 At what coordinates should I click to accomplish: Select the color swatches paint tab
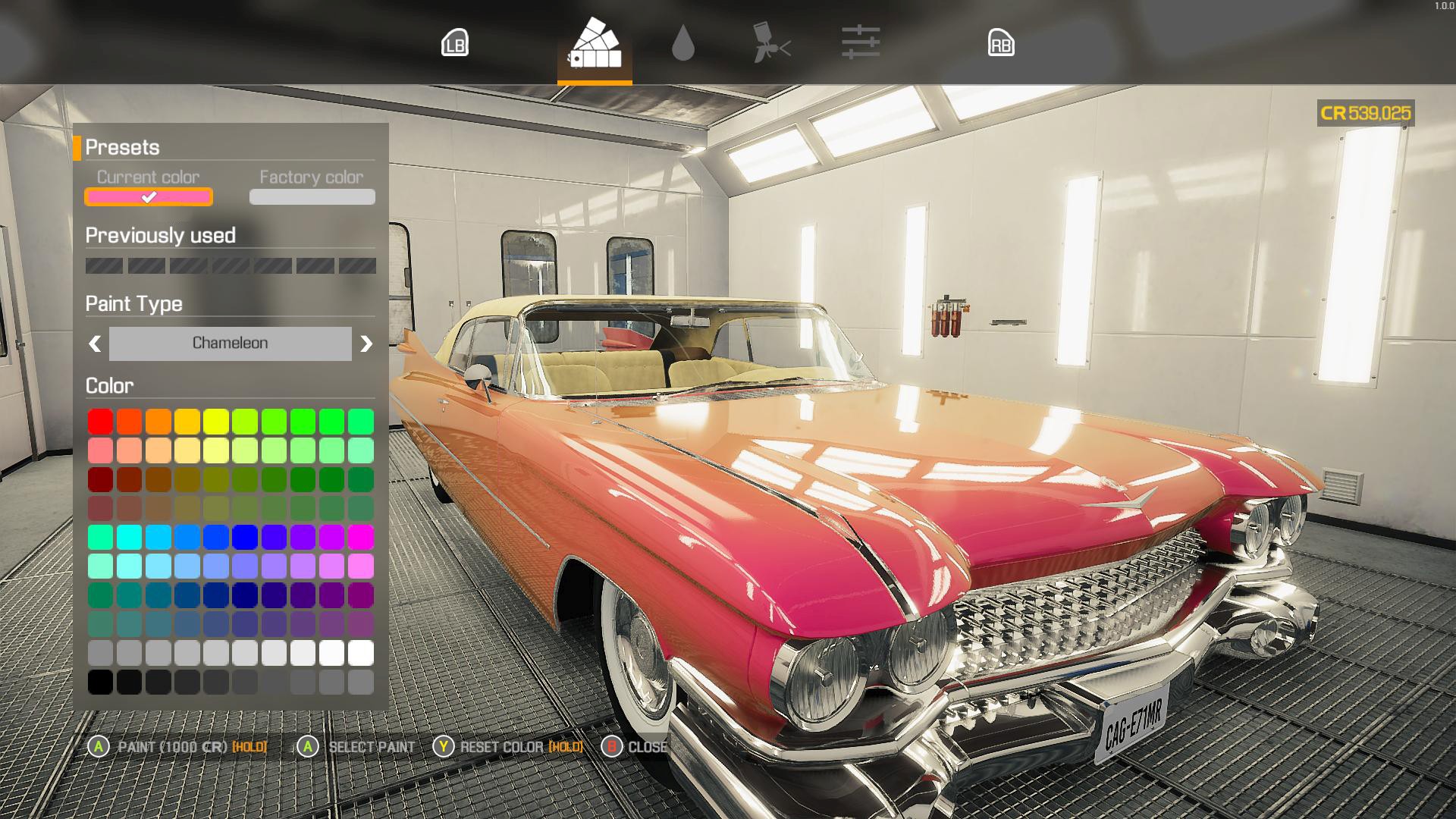(595, 47)
